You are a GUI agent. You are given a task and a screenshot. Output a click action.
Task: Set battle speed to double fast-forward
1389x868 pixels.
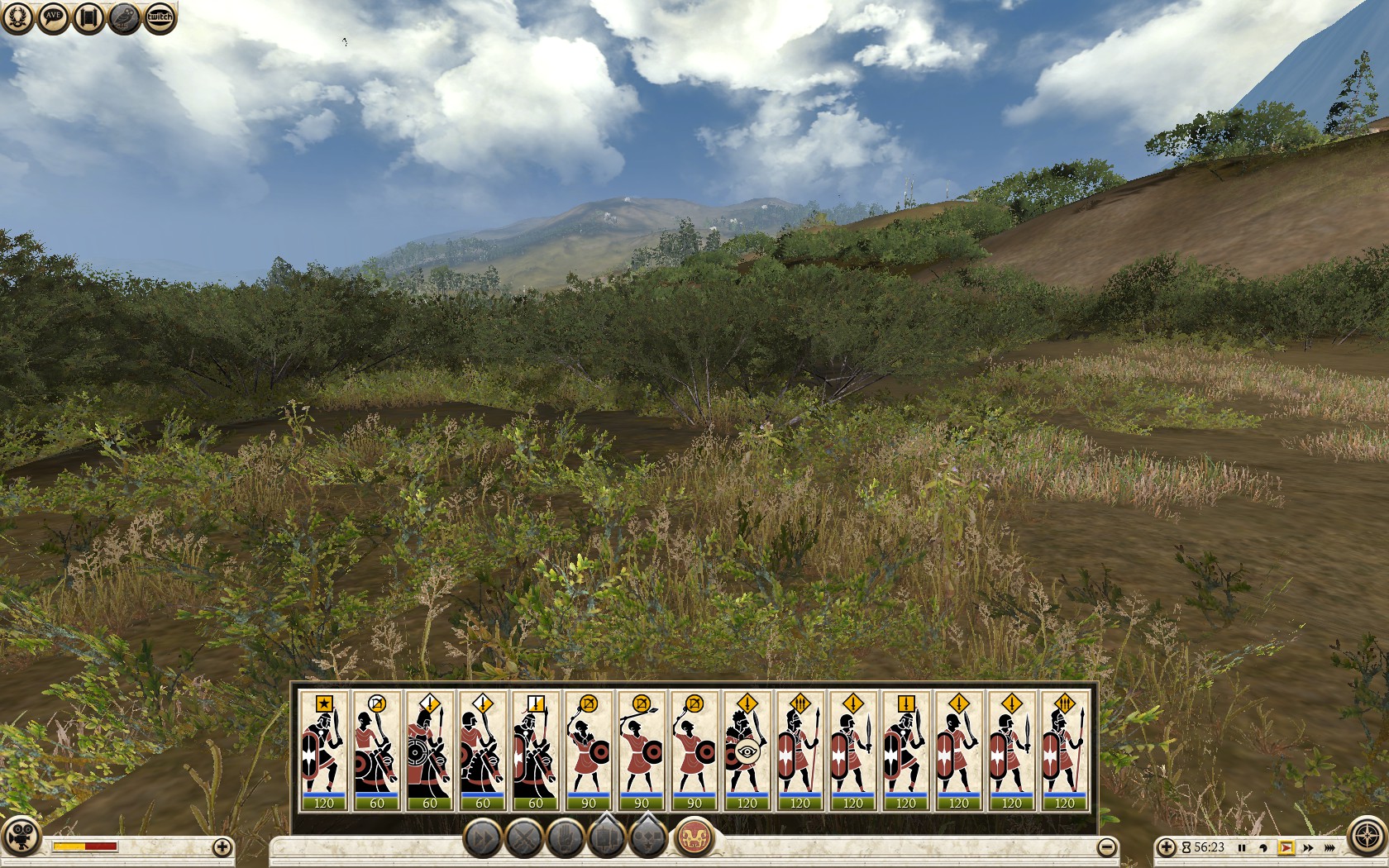[1307, 847]
